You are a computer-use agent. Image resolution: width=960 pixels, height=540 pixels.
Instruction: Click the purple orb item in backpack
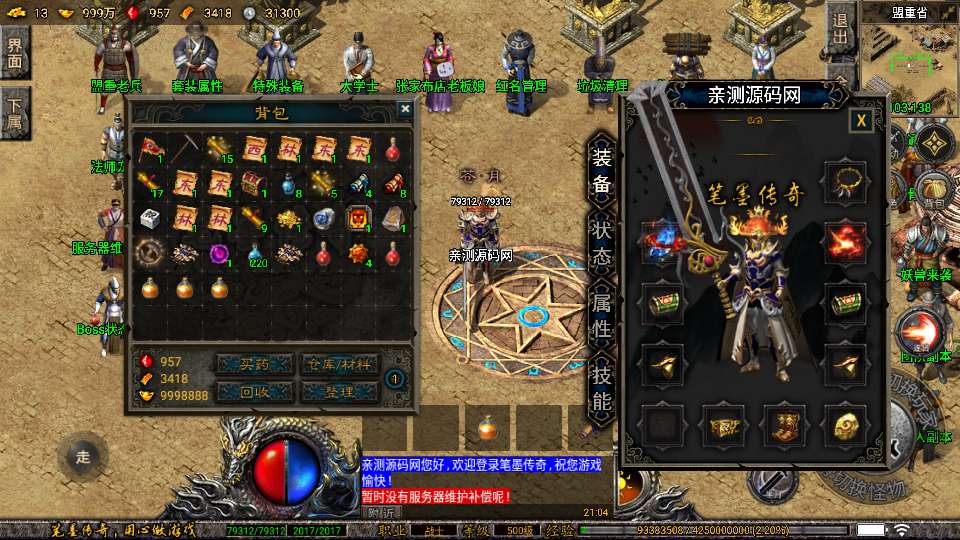[220, 253]
